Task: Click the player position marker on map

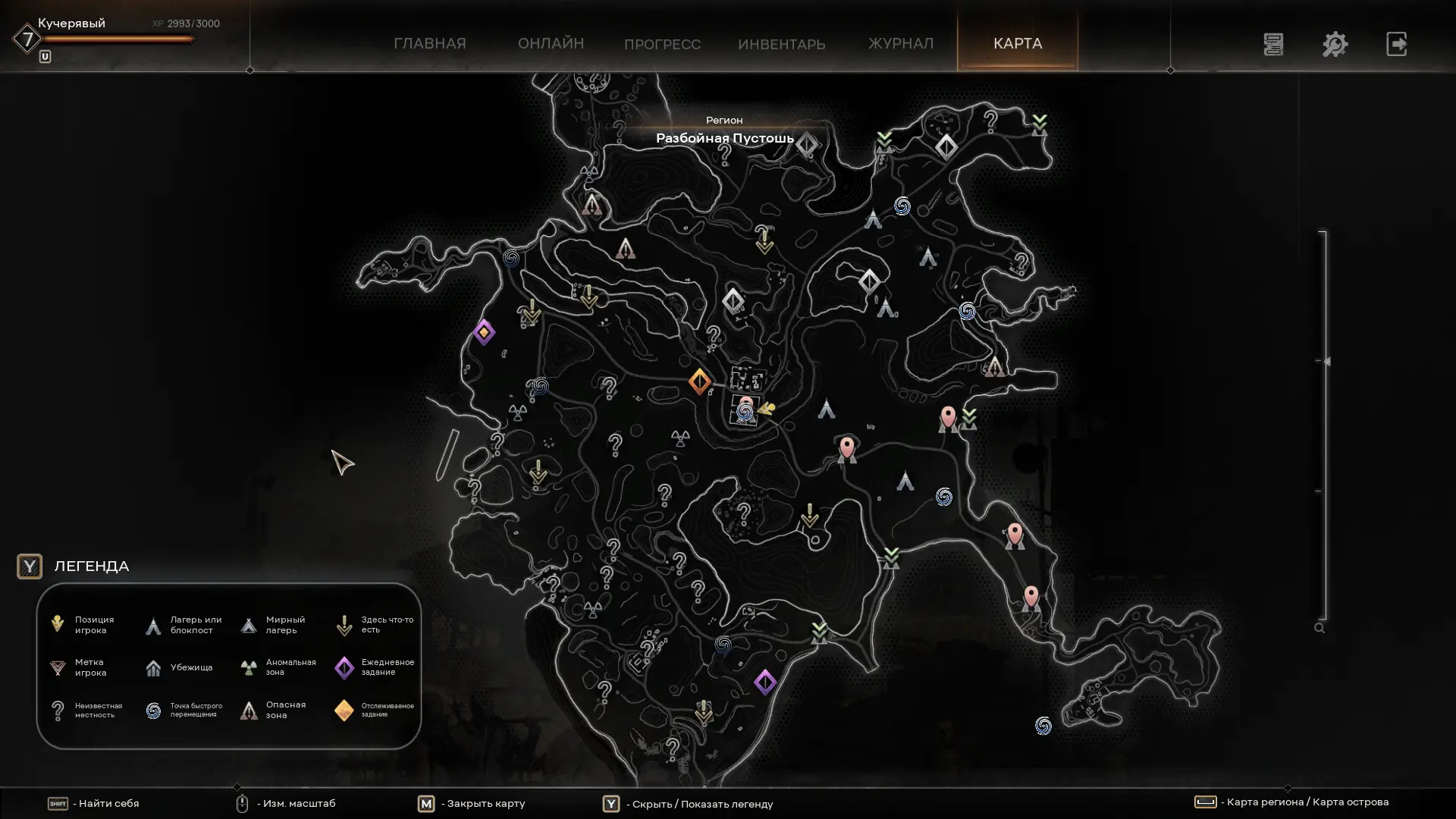Action: (766, 409)
